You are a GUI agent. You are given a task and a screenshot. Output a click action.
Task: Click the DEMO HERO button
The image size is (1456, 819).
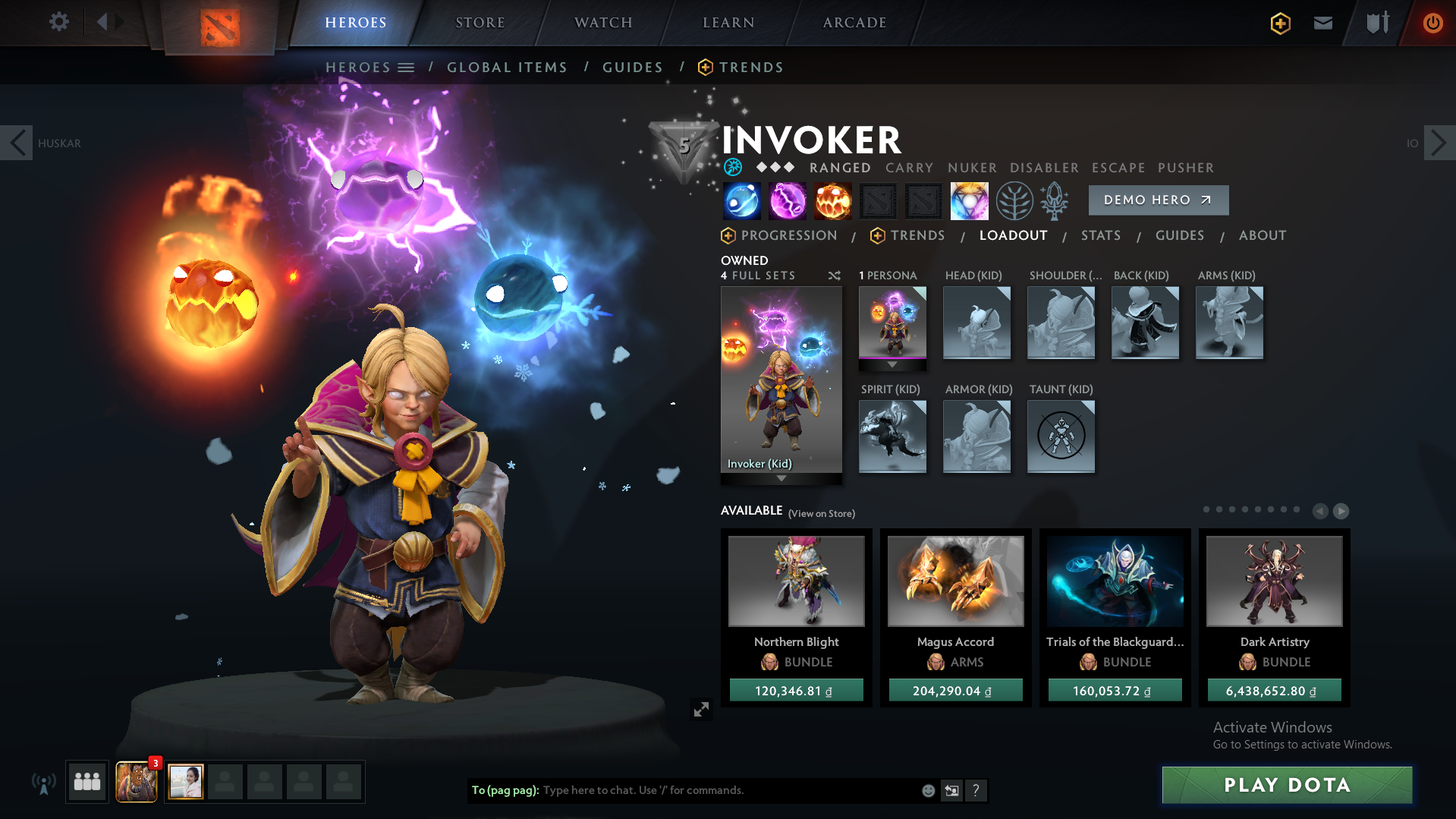click(1158, 200)
